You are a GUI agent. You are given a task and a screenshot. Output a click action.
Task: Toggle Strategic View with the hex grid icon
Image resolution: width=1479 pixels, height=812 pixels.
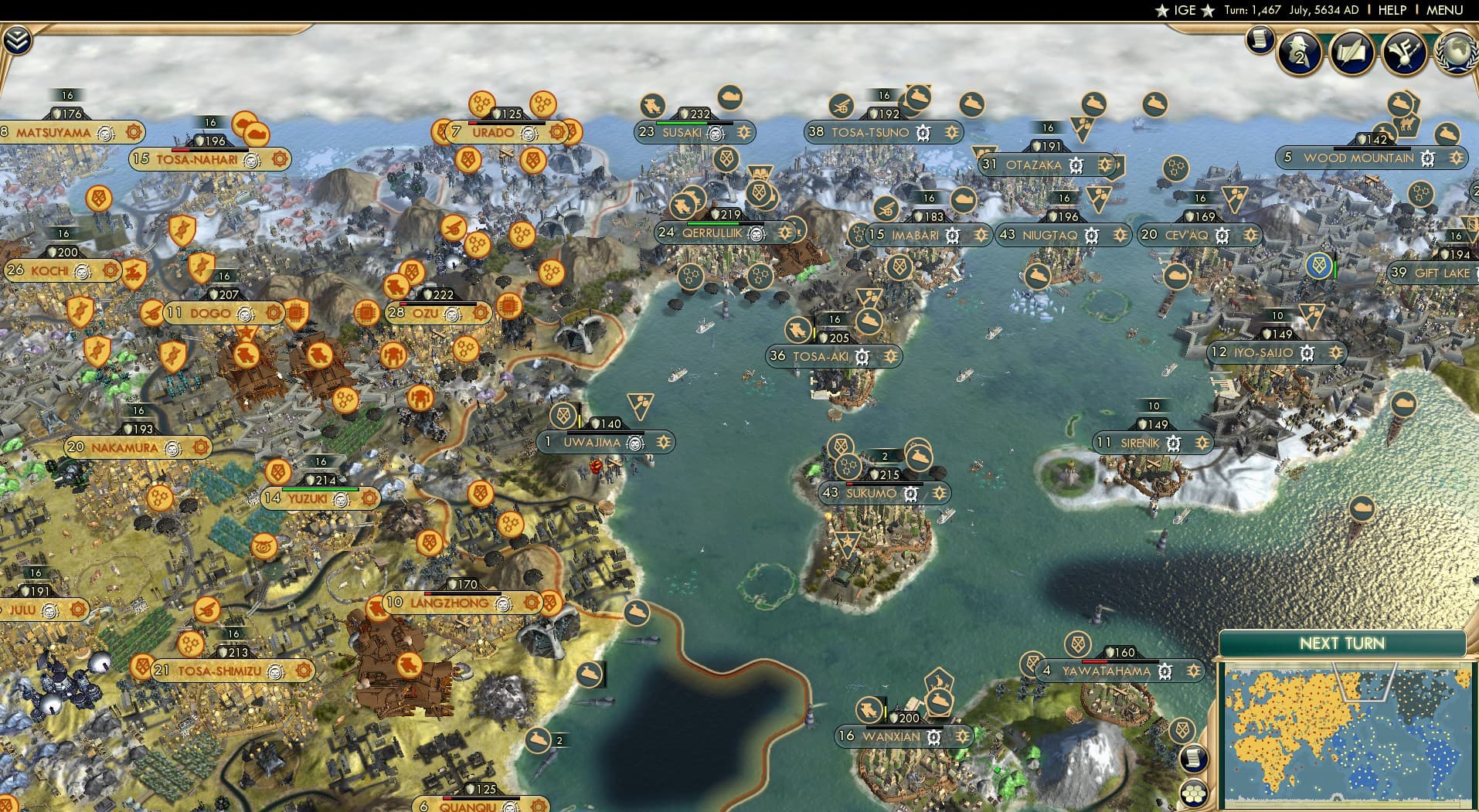1192,792
